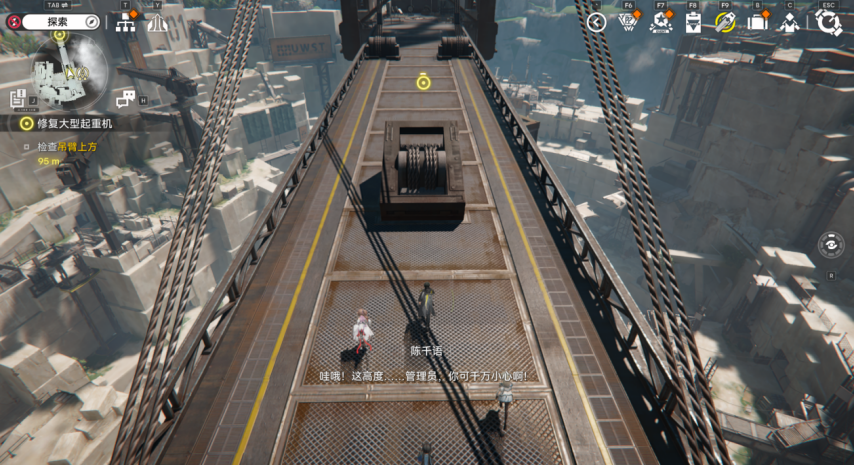Activate the eye scan dial icon

(x=830, y=244)
